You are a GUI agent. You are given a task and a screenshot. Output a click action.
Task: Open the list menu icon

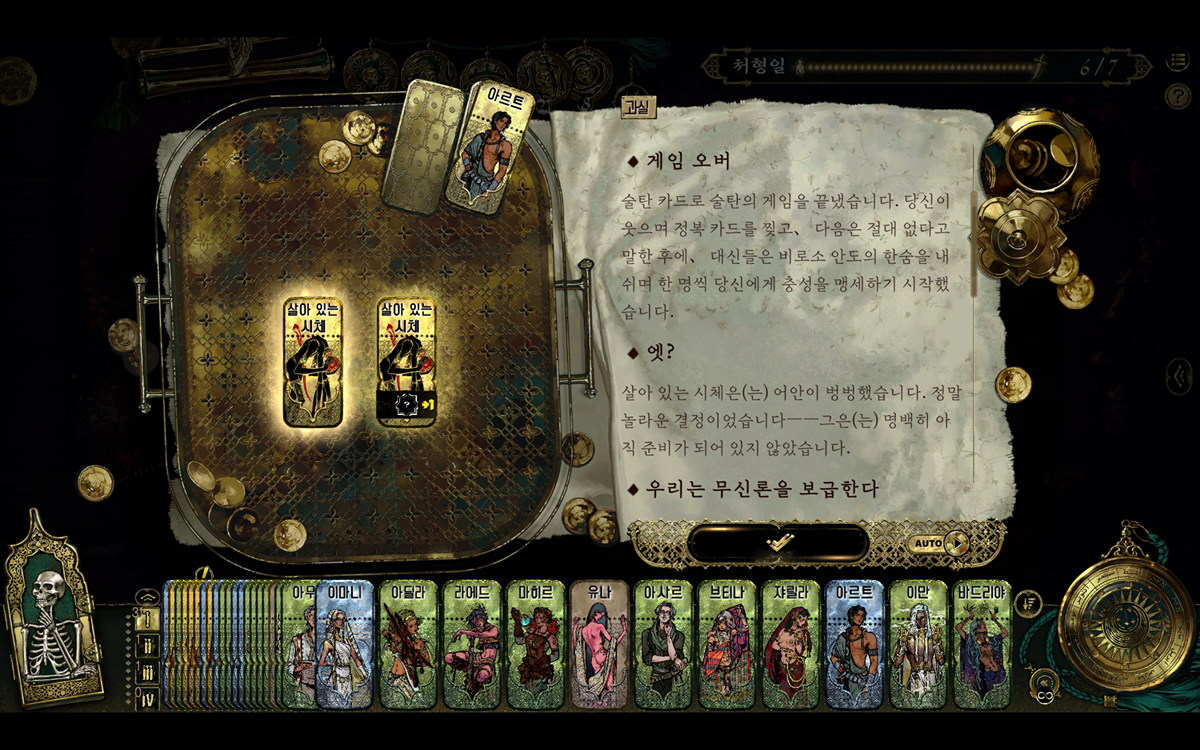pos(1177,63)
